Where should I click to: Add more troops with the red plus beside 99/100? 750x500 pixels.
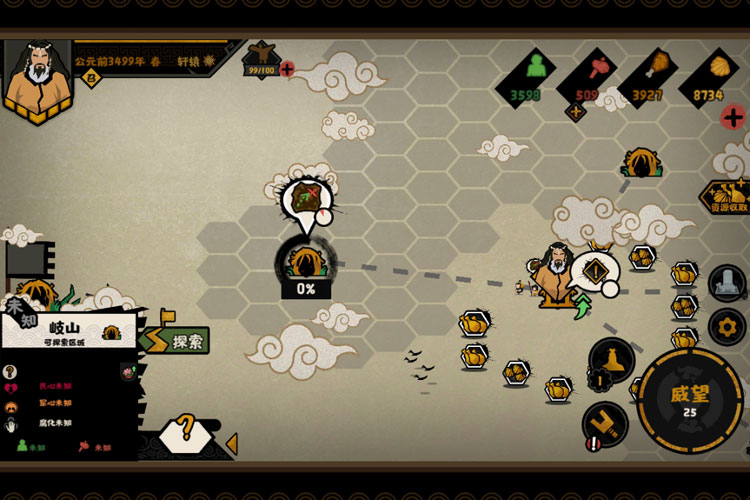[287, 69]
